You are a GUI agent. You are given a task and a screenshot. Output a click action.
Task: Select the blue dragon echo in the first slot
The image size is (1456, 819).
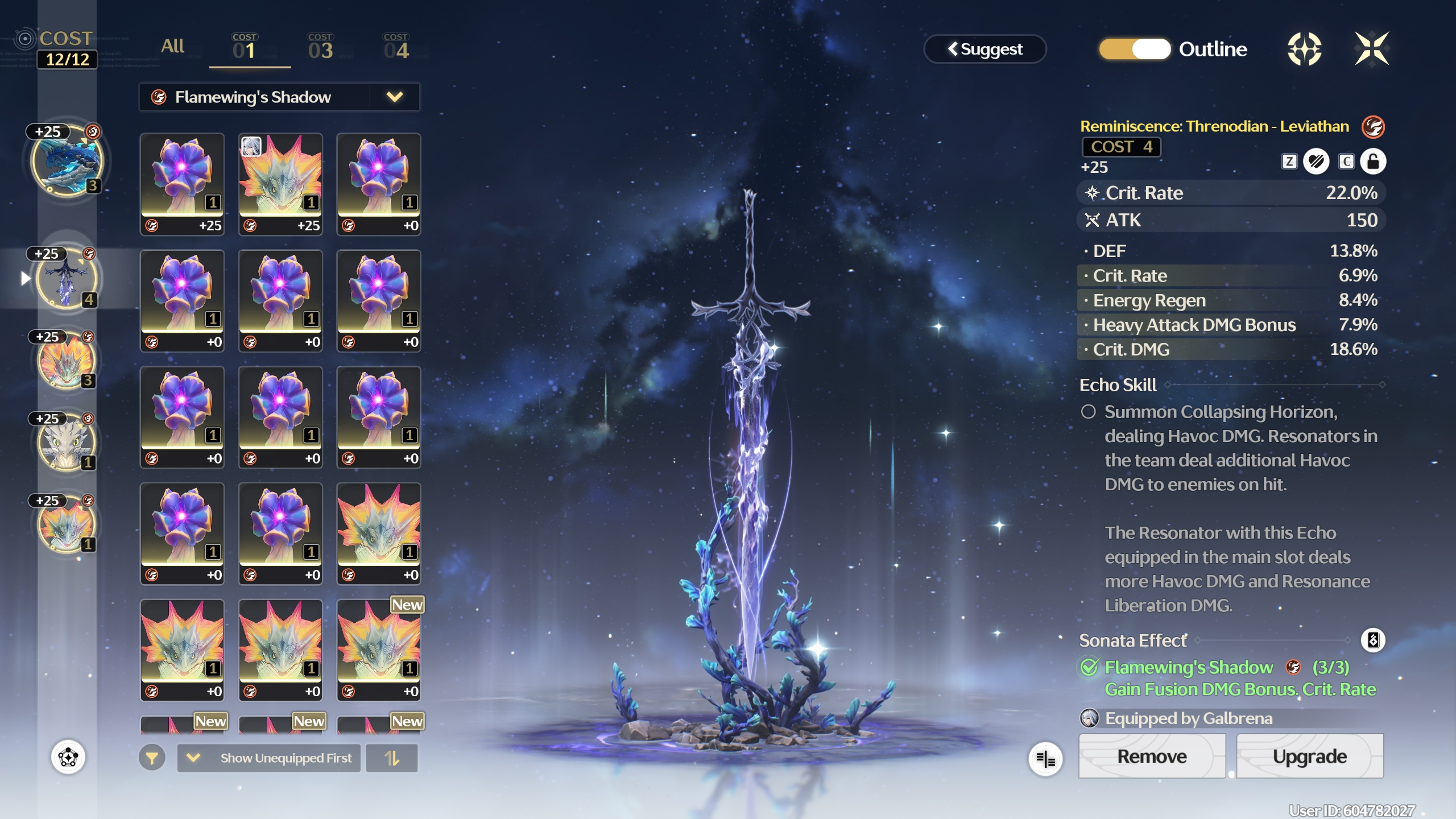67,162
